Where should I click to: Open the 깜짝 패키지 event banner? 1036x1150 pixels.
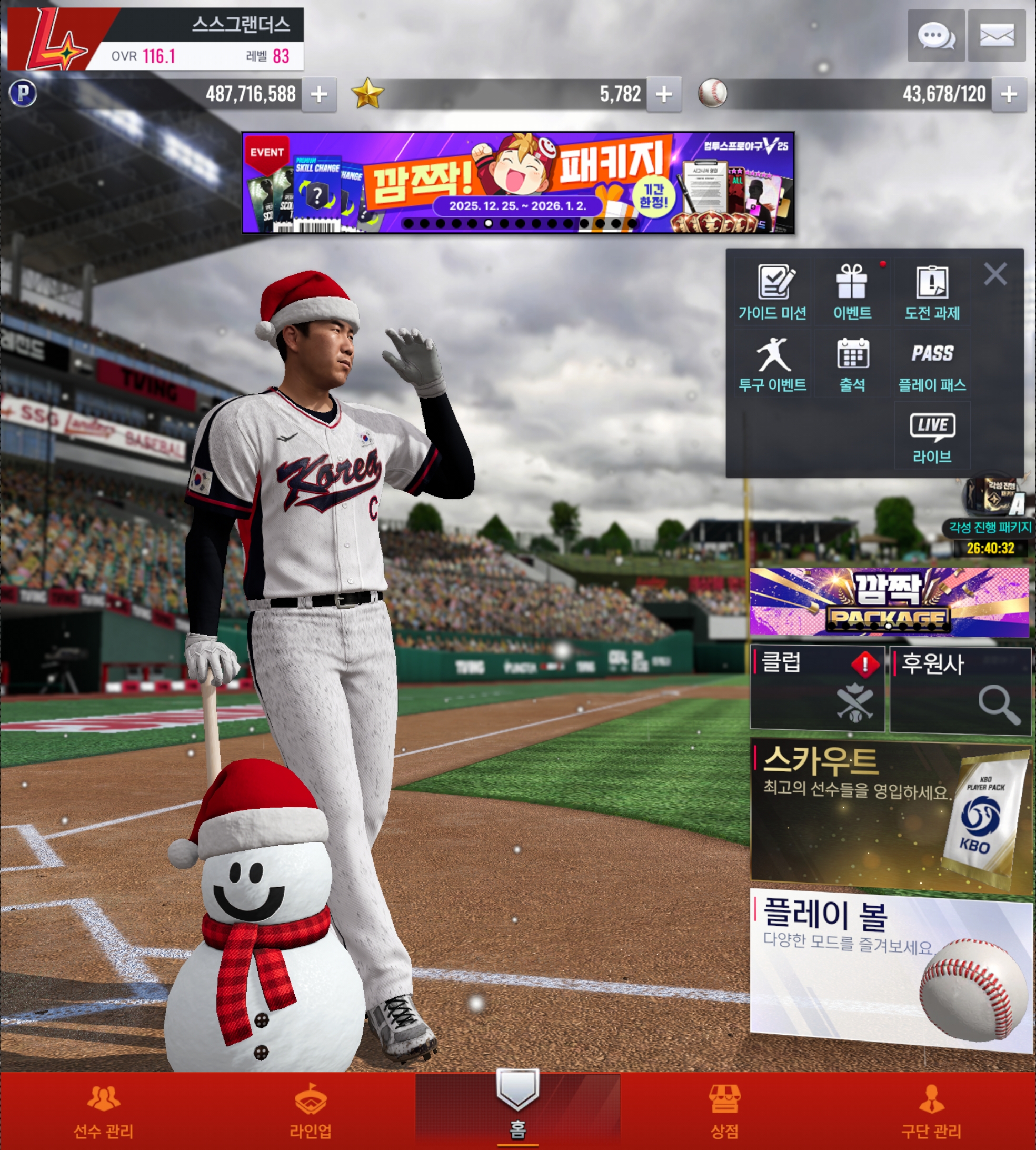pyautogui.click(x=517, y=183)
